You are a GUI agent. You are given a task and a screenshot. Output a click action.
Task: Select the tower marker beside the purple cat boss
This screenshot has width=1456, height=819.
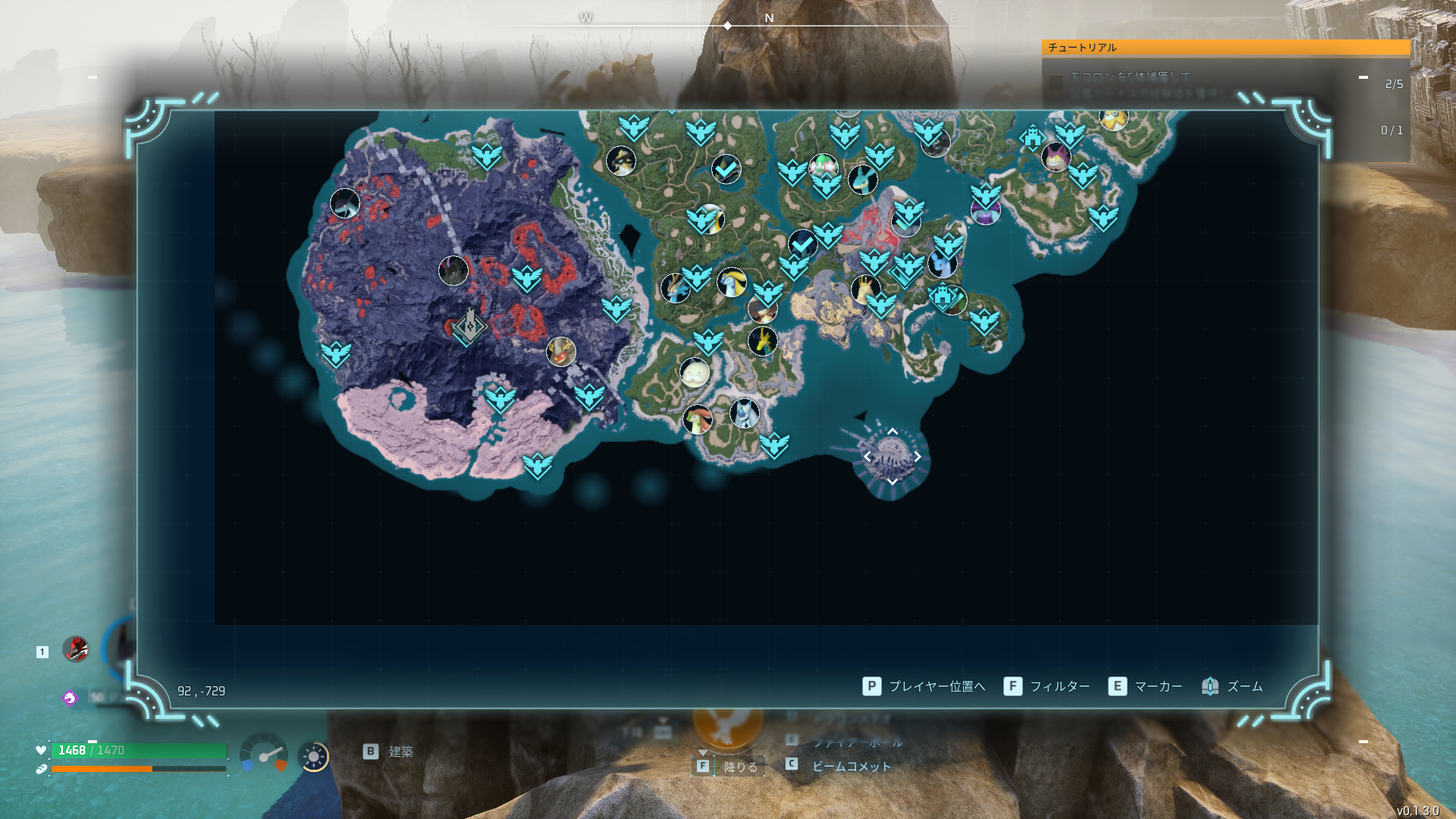pyautogui.click(x=1032, y=138)
